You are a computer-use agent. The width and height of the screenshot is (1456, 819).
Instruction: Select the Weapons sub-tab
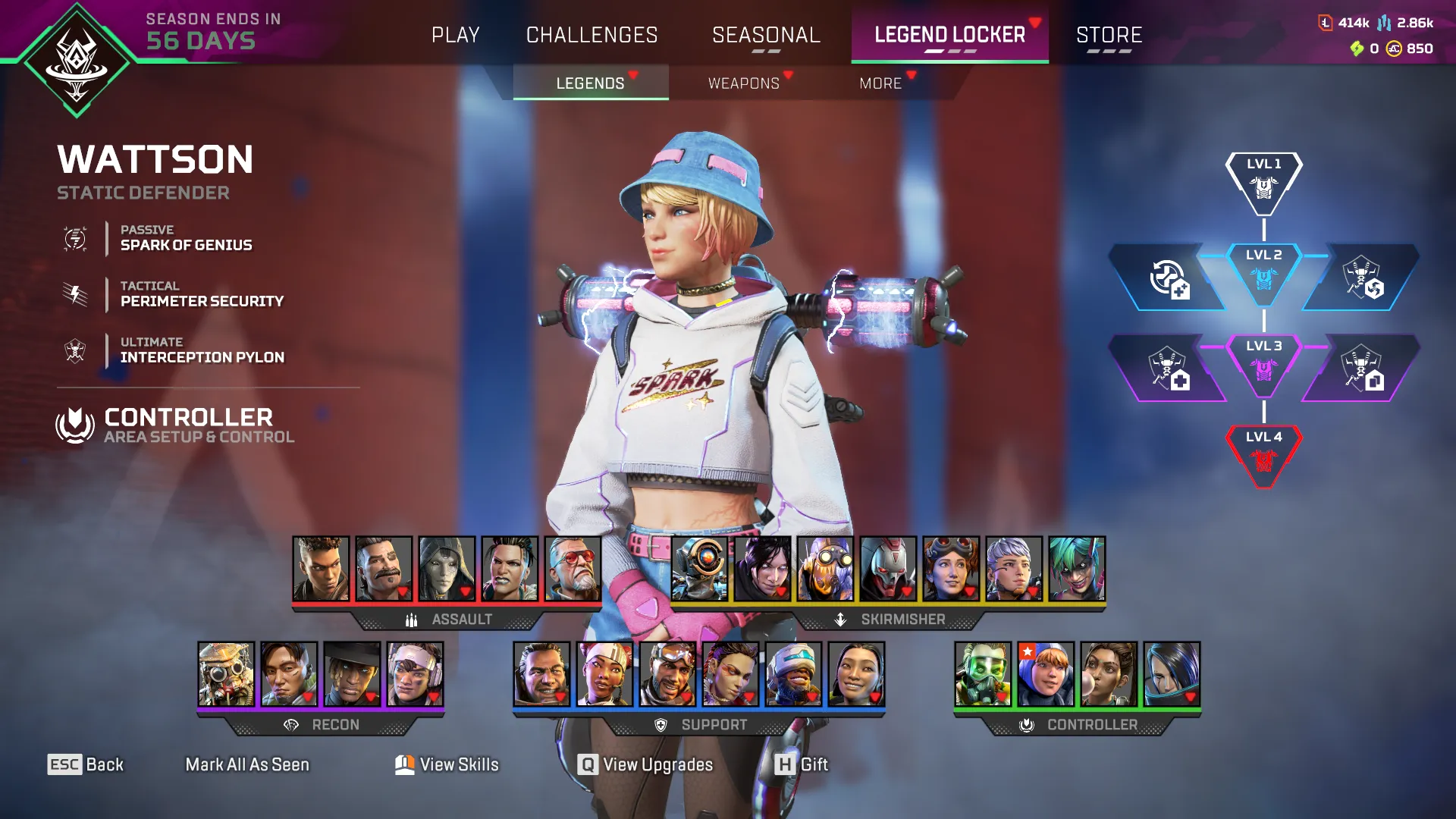[744, 83]
